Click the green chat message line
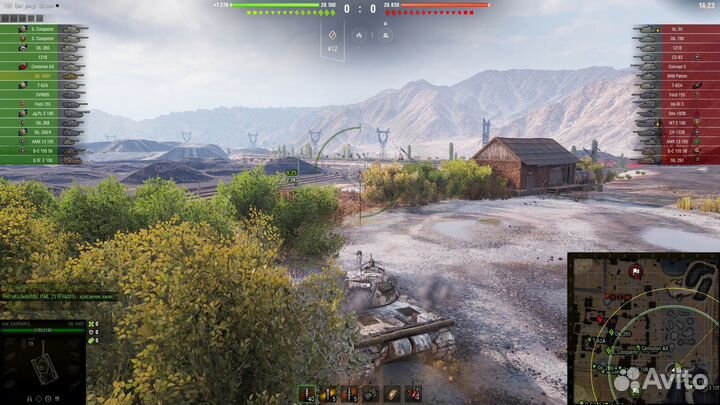This screenshot has width=720, height=405. (58, 296)
